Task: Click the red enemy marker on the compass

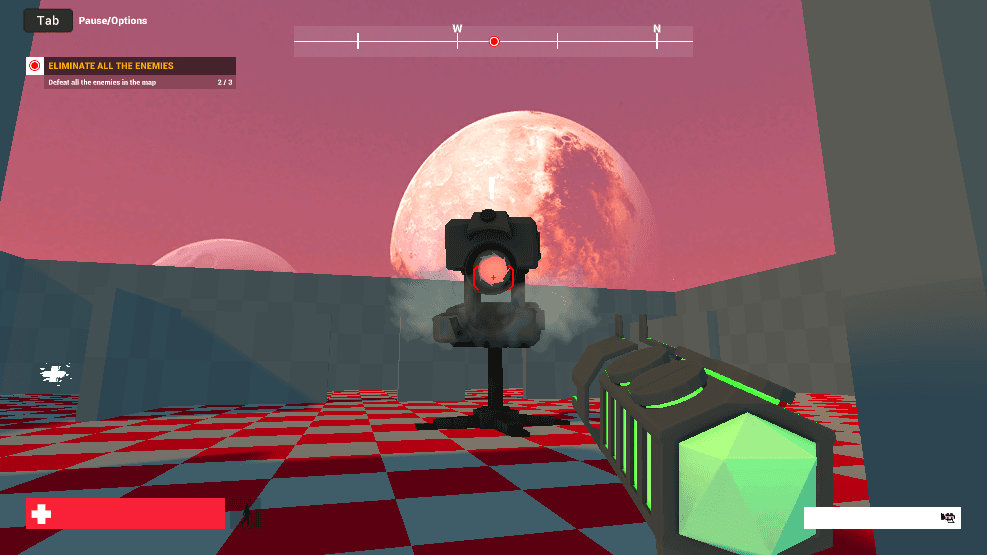Action: tap(494, 41)
